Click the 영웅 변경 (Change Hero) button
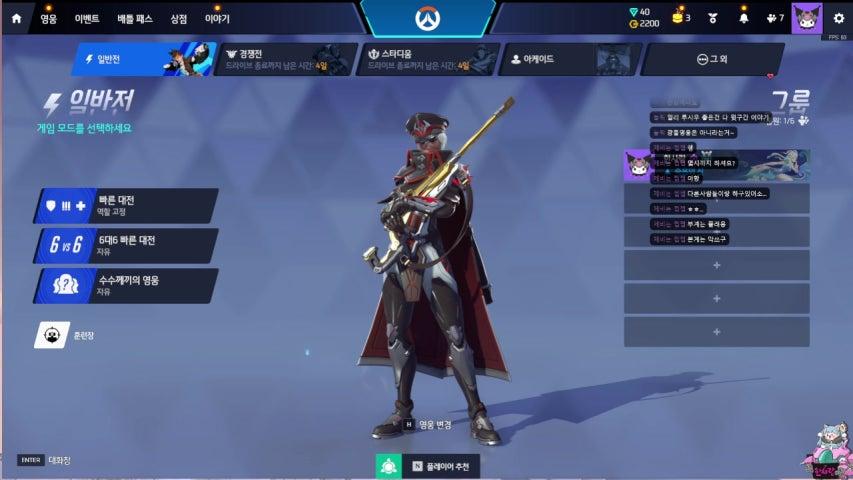Screen dimensions: 853x480 click(428, 424)
